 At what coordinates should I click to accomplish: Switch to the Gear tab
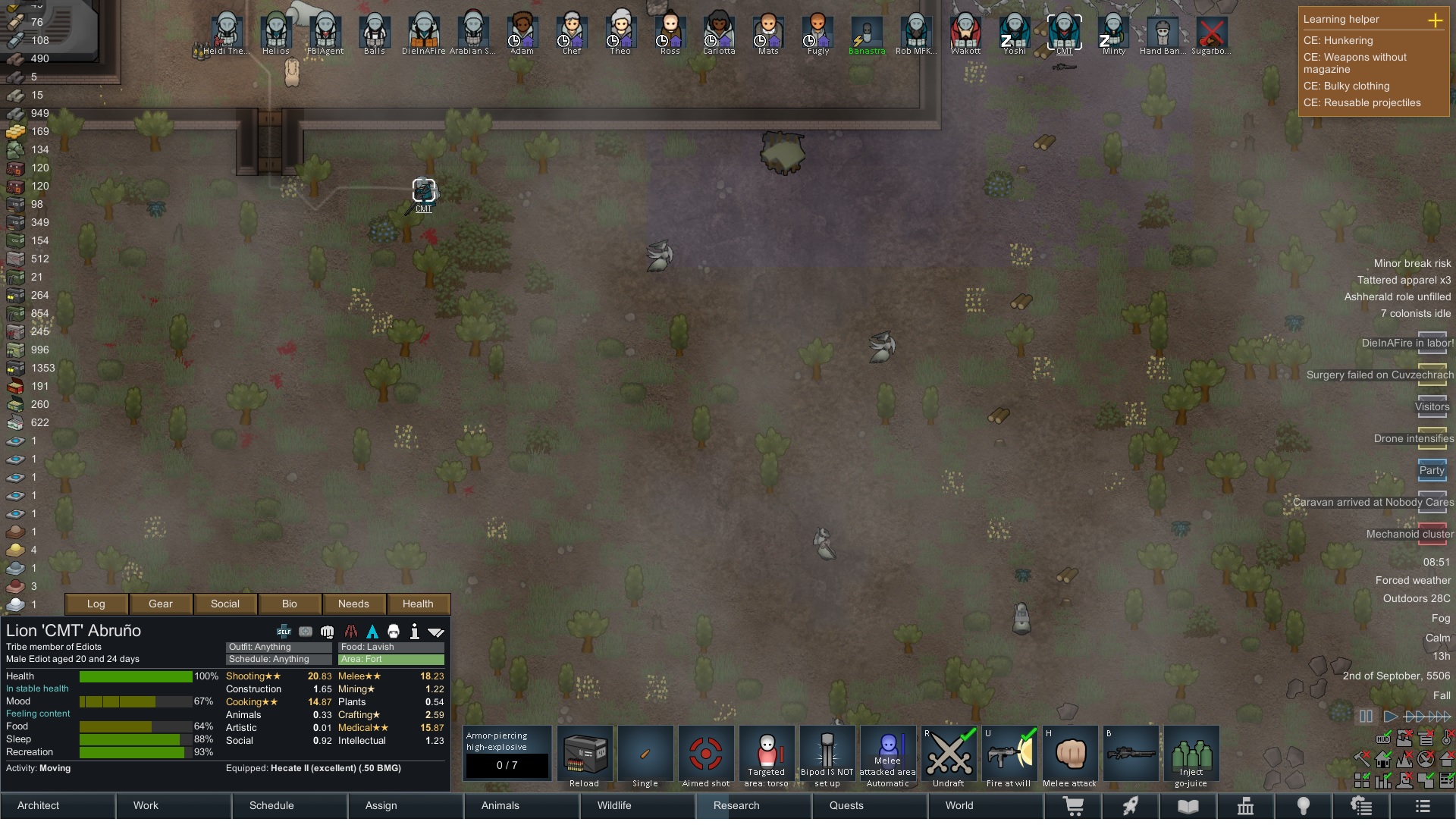[x=161, y=604]
